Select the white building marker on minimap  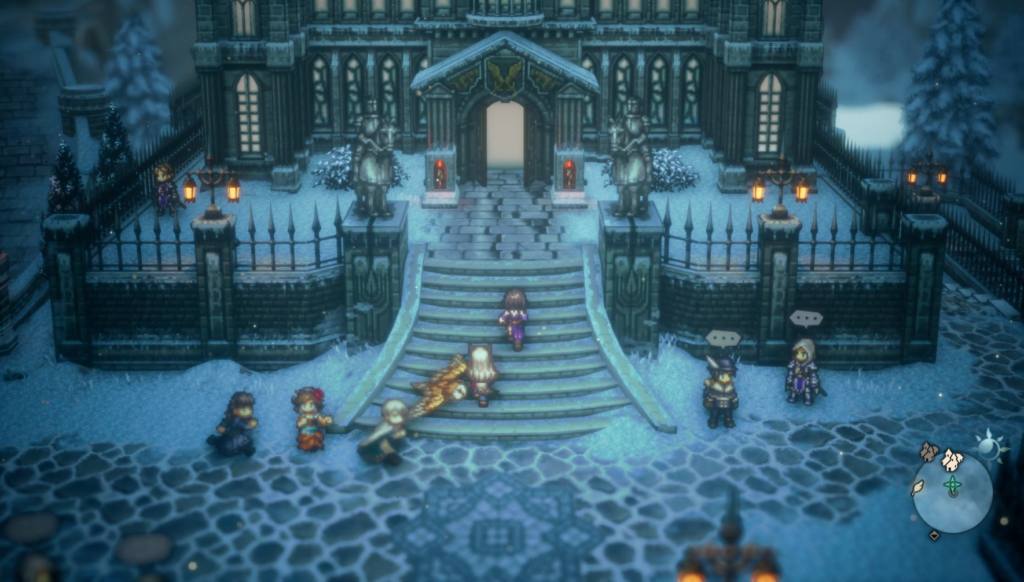point(951,459)
